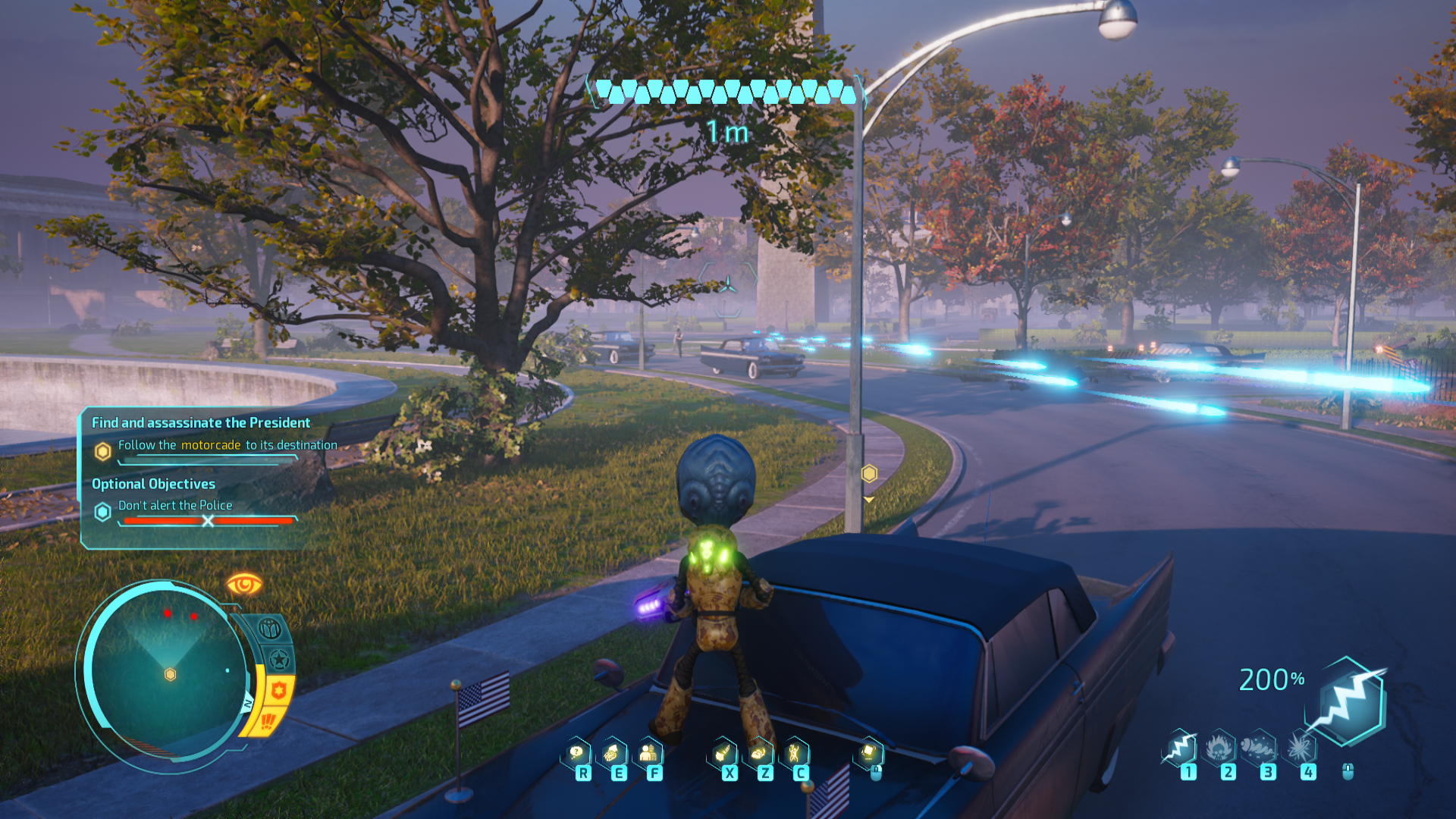Image resolution: width=1456 pixels, height=819 pixels.
Task: Select the military star alert level
Action: point(280,660)
